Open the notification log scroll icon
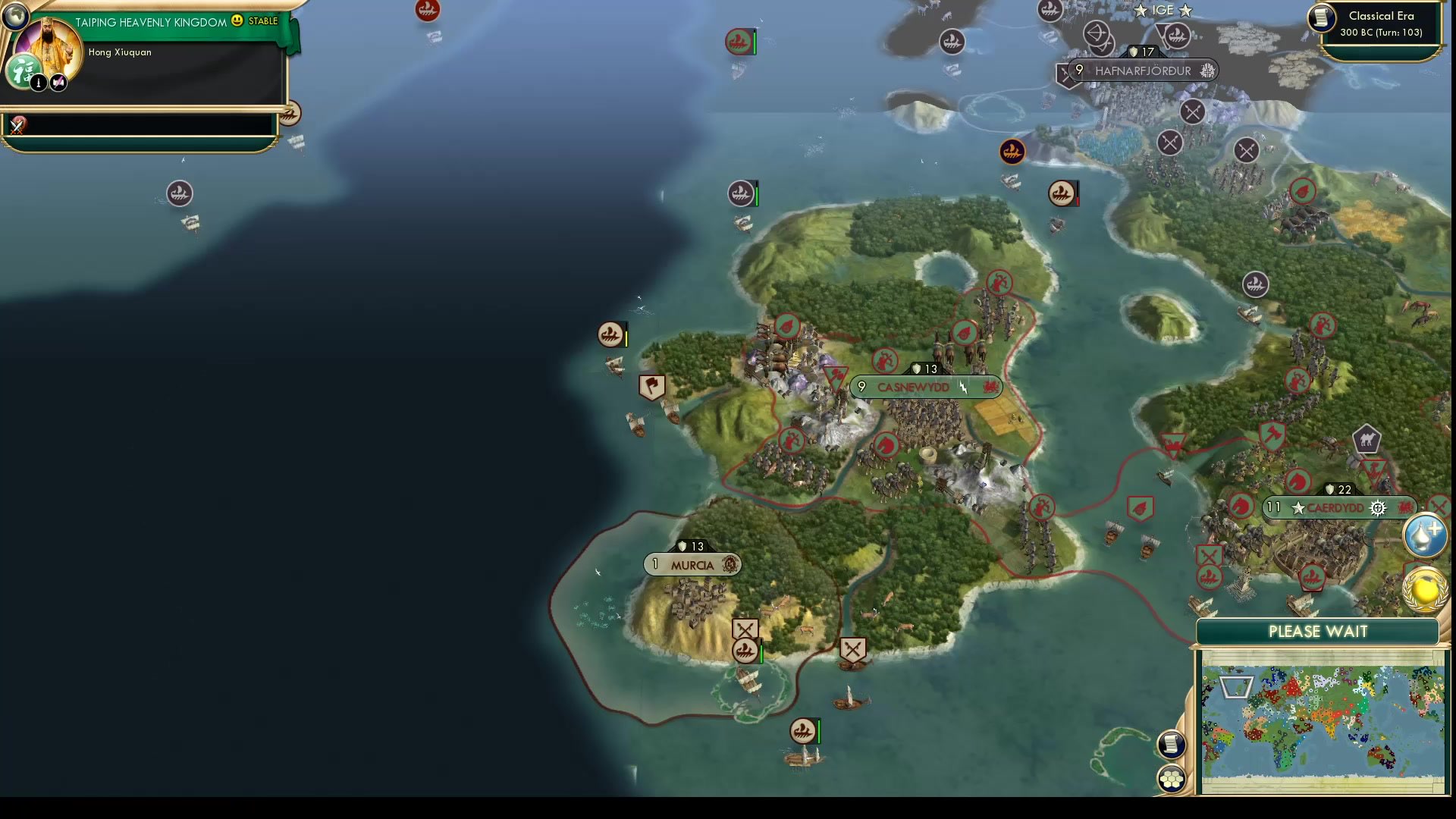 point(1172,745)
